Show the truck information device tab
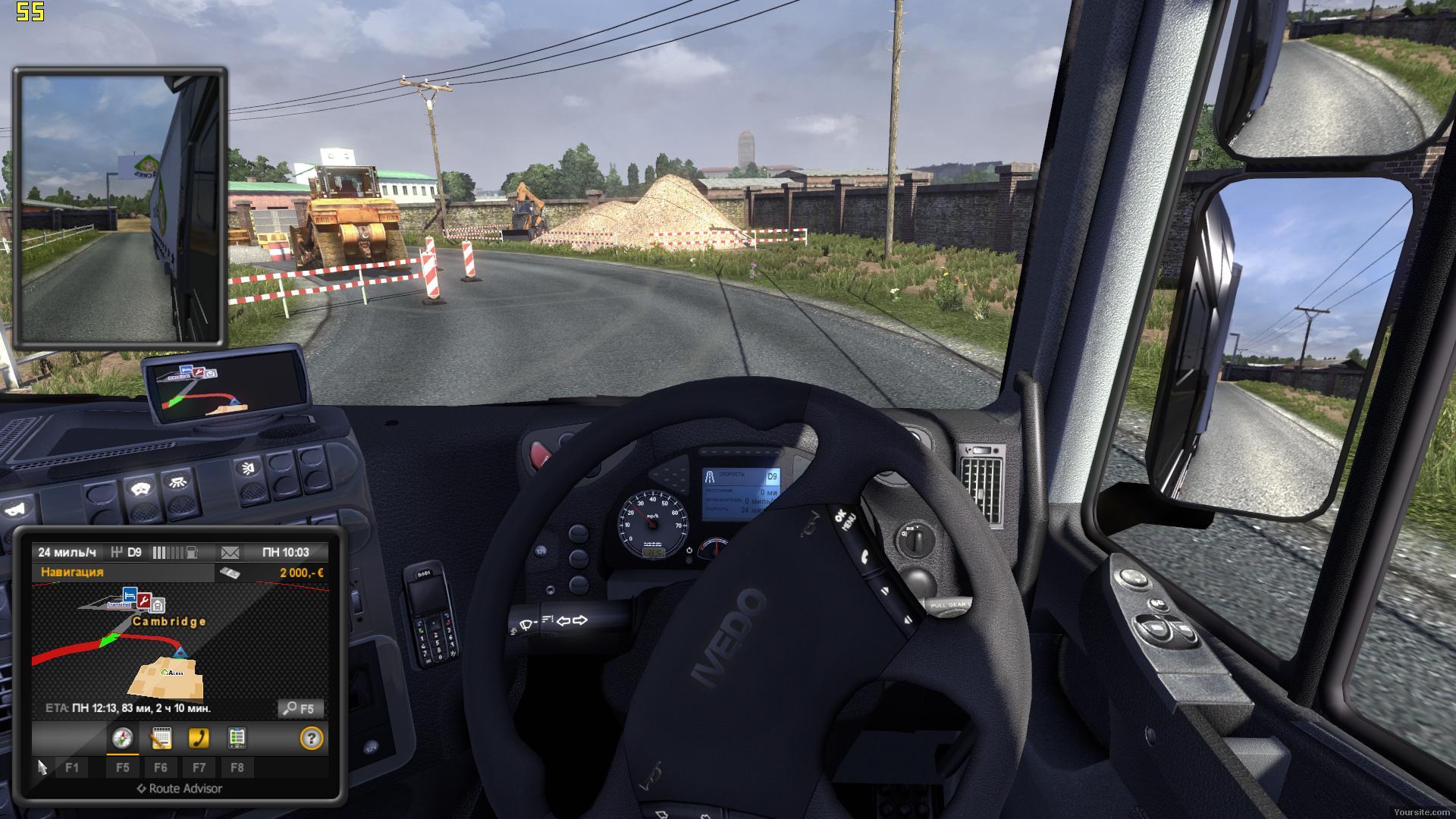Screen dimensions: 1456x819 point(237,738)
